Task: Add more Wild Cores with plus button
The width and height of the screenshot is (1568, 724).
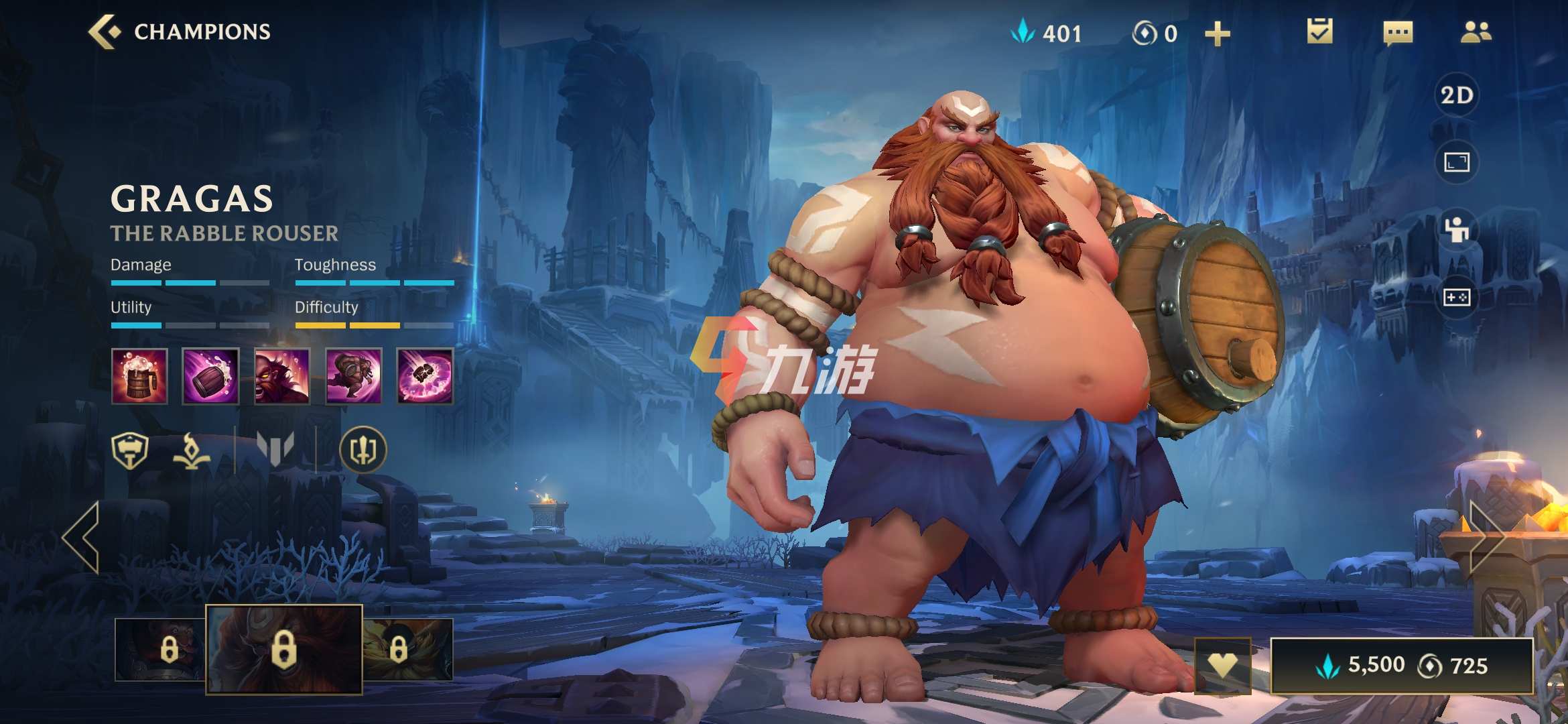Action: 1217,34
